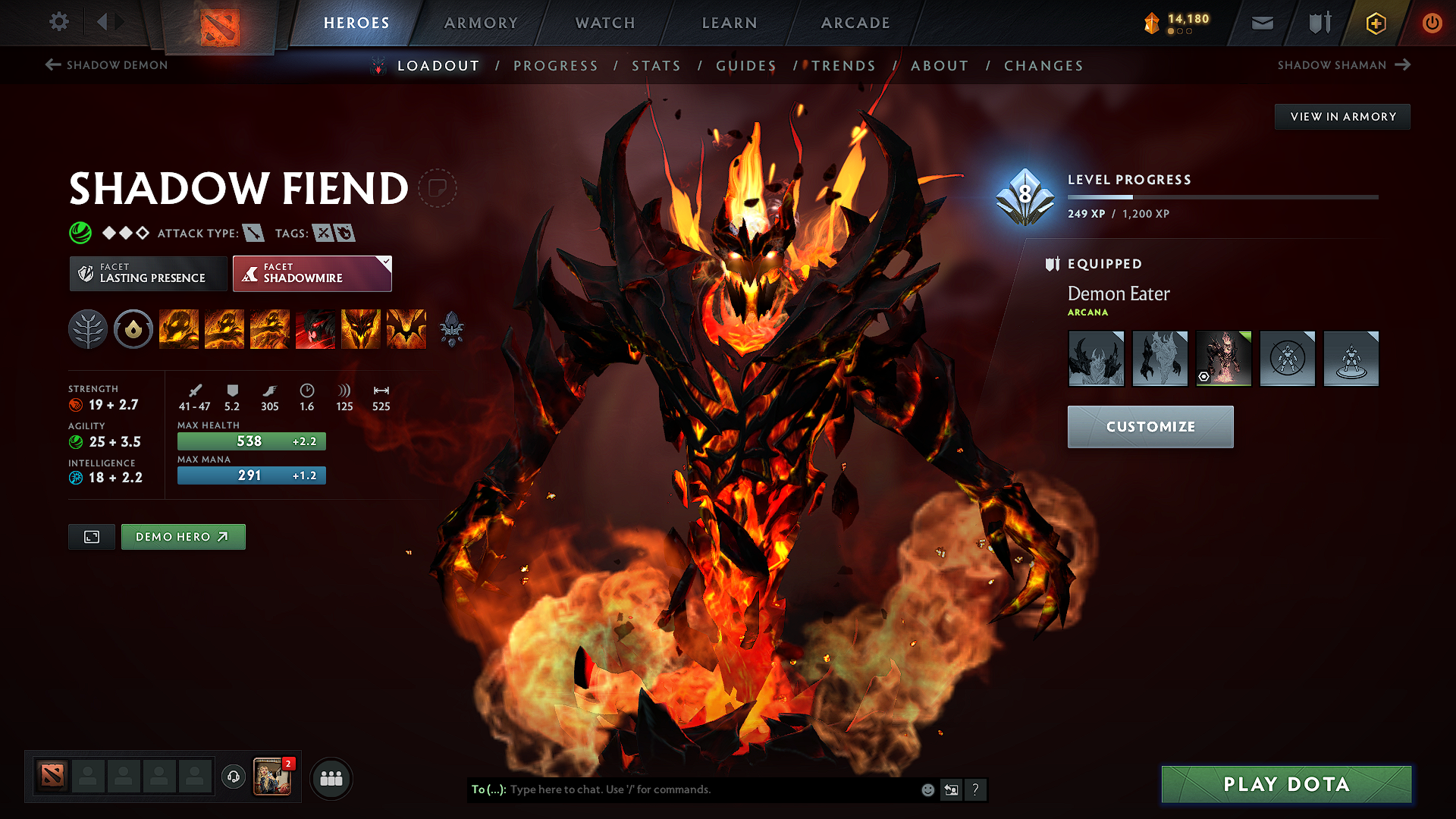Open the mail envelope icon

tap(1261, 23)
